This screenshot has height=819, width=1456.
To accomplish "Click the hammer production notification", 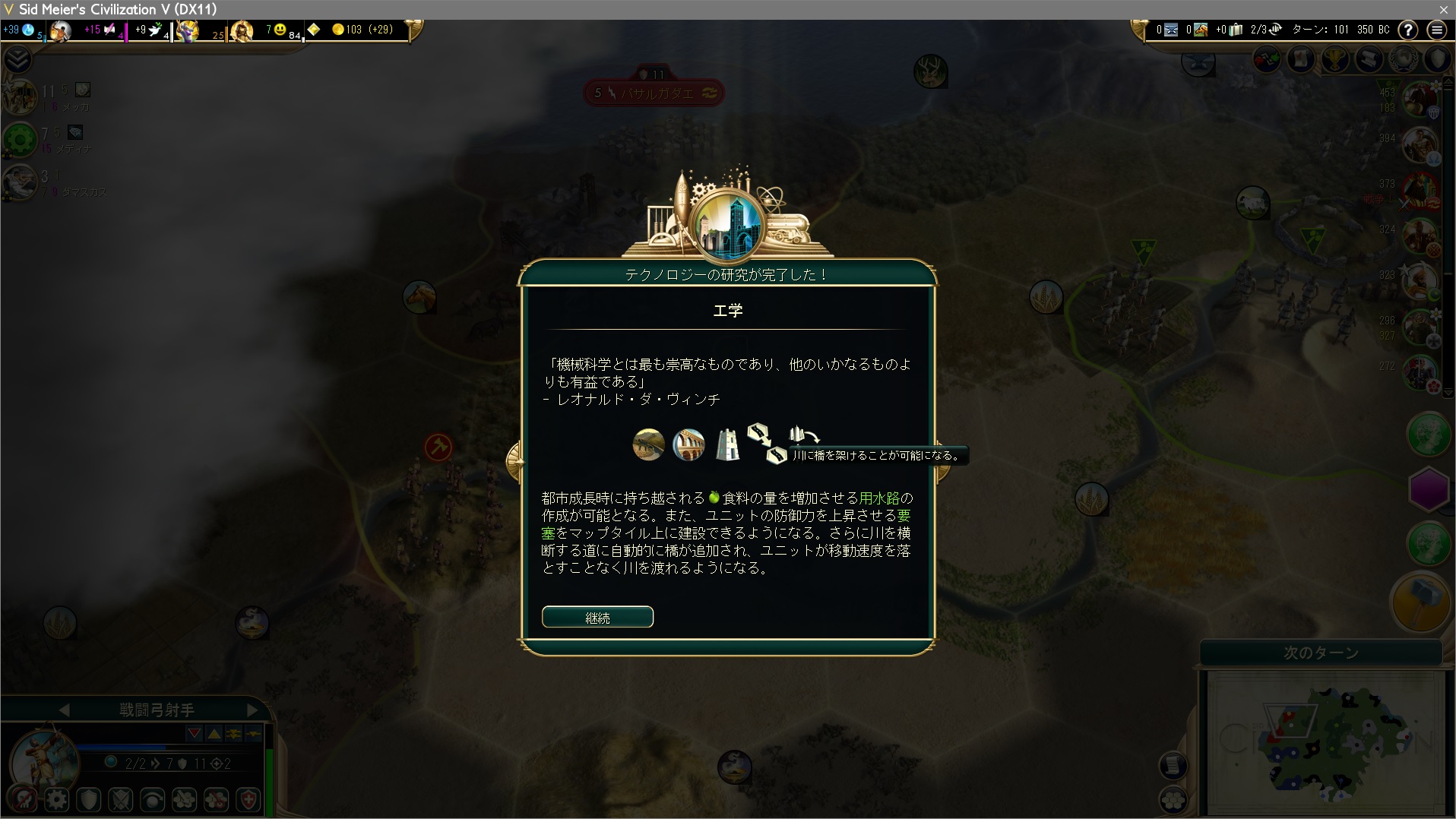I will pyautogui.click(x=1419, y=600).
